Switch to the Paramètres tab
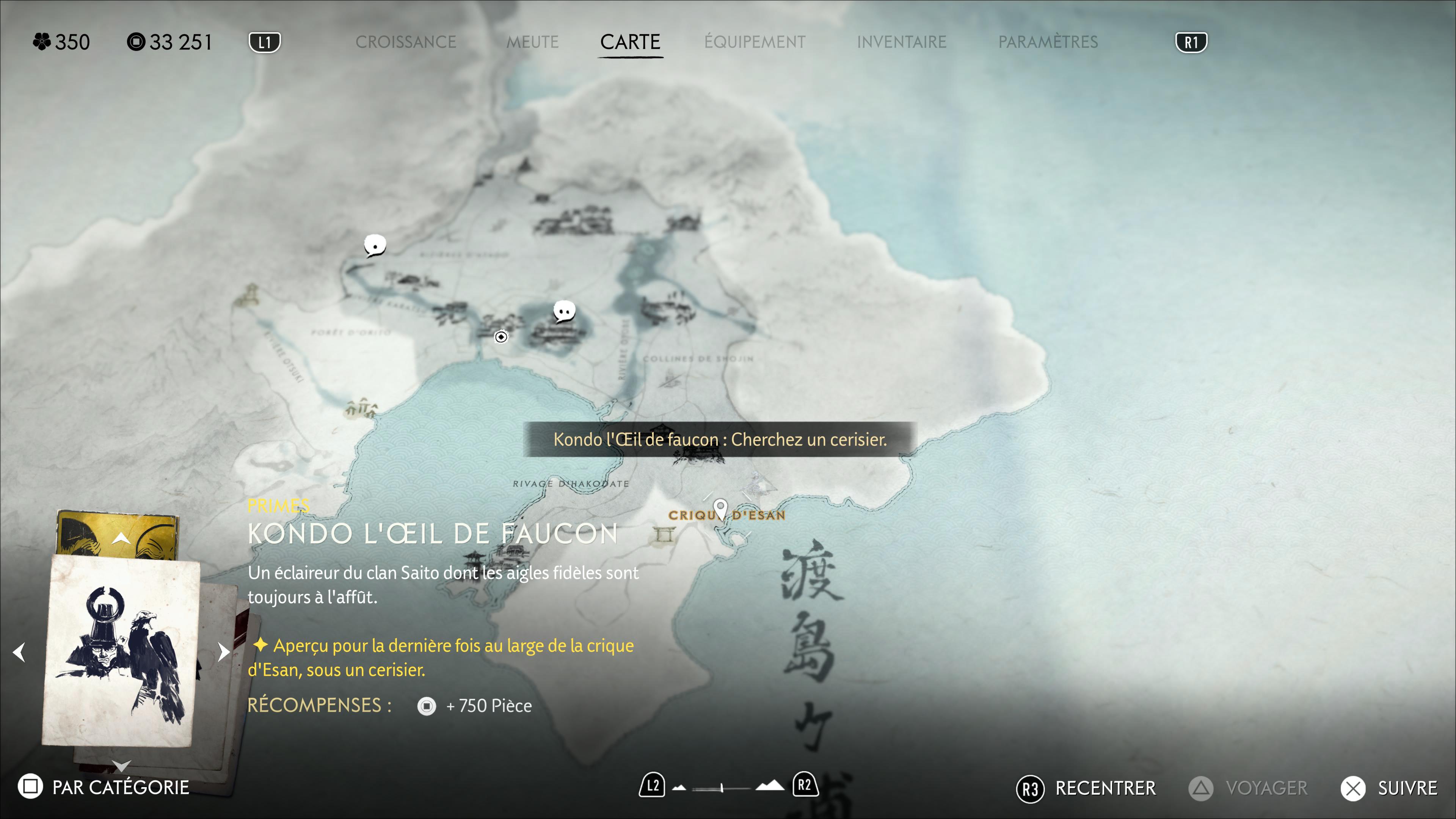Image resolution: width=1456 pixels, height=819 pixels. (1047, 42)
